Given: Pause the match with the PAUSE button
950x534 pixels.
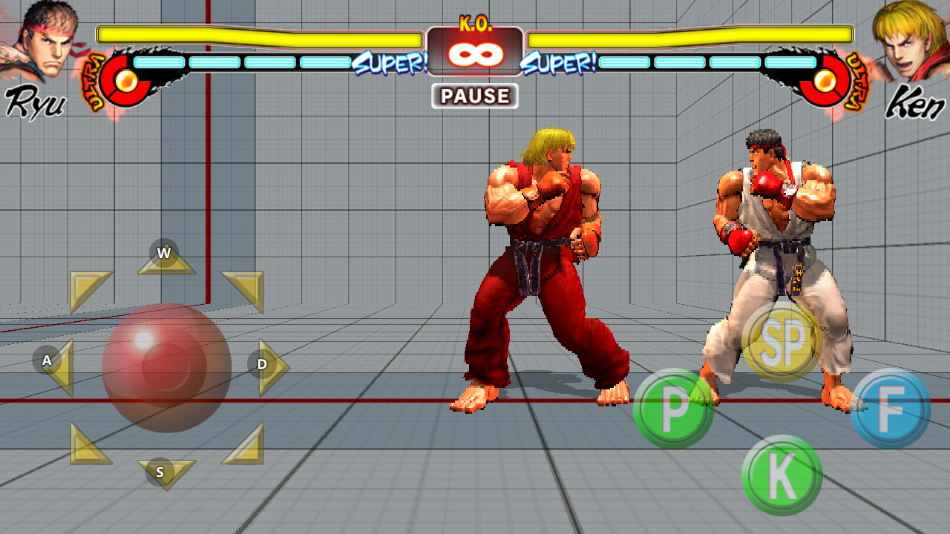Looking at the screenshot, I should click(x=475, y=96).
